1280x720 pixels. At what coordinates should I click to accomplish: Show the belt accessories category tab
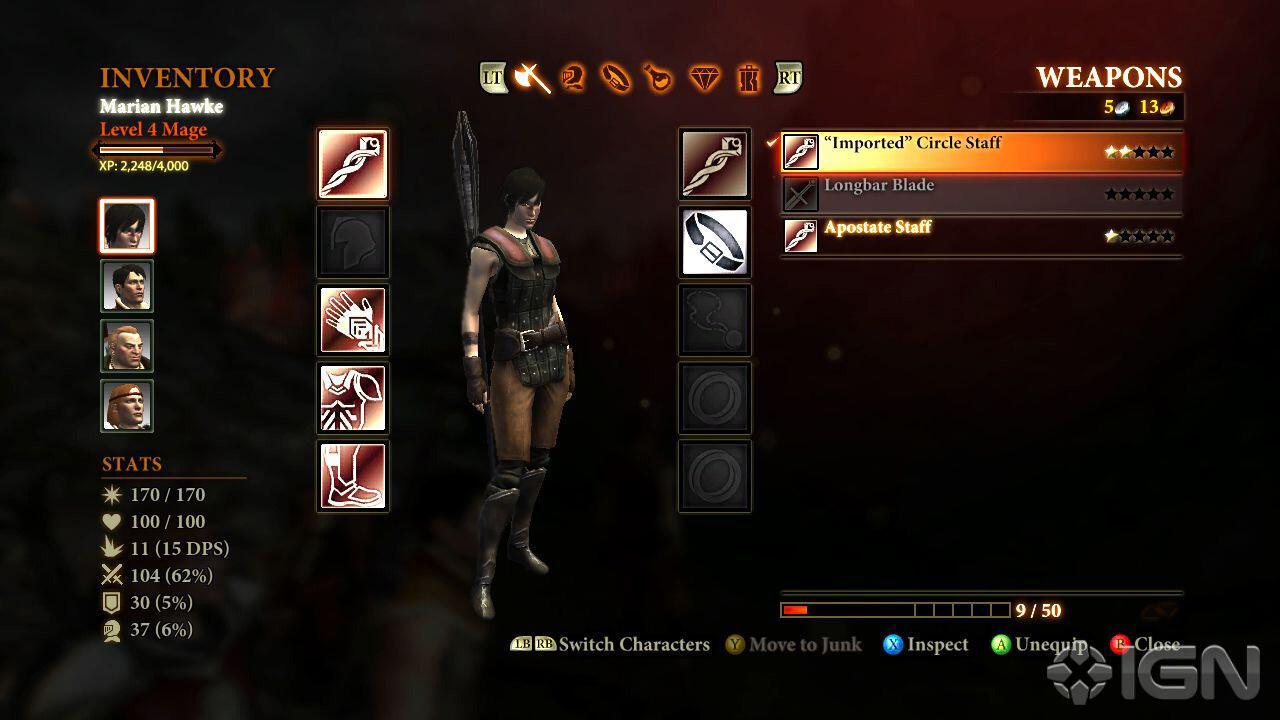click(615, 77)
